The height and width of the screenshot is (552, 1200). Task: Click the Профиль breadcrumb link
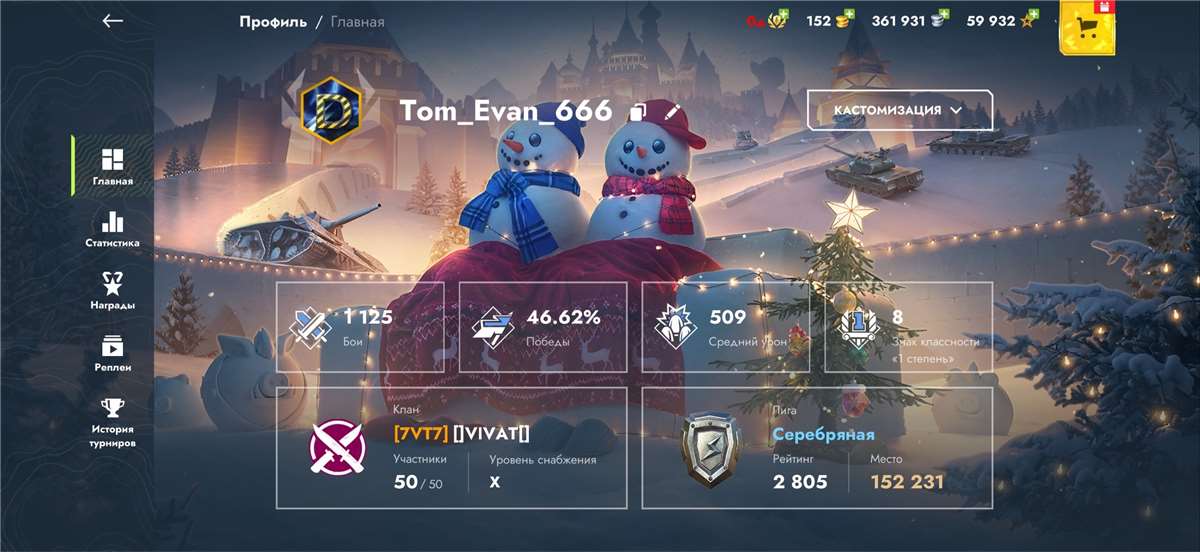pos(273,21)
